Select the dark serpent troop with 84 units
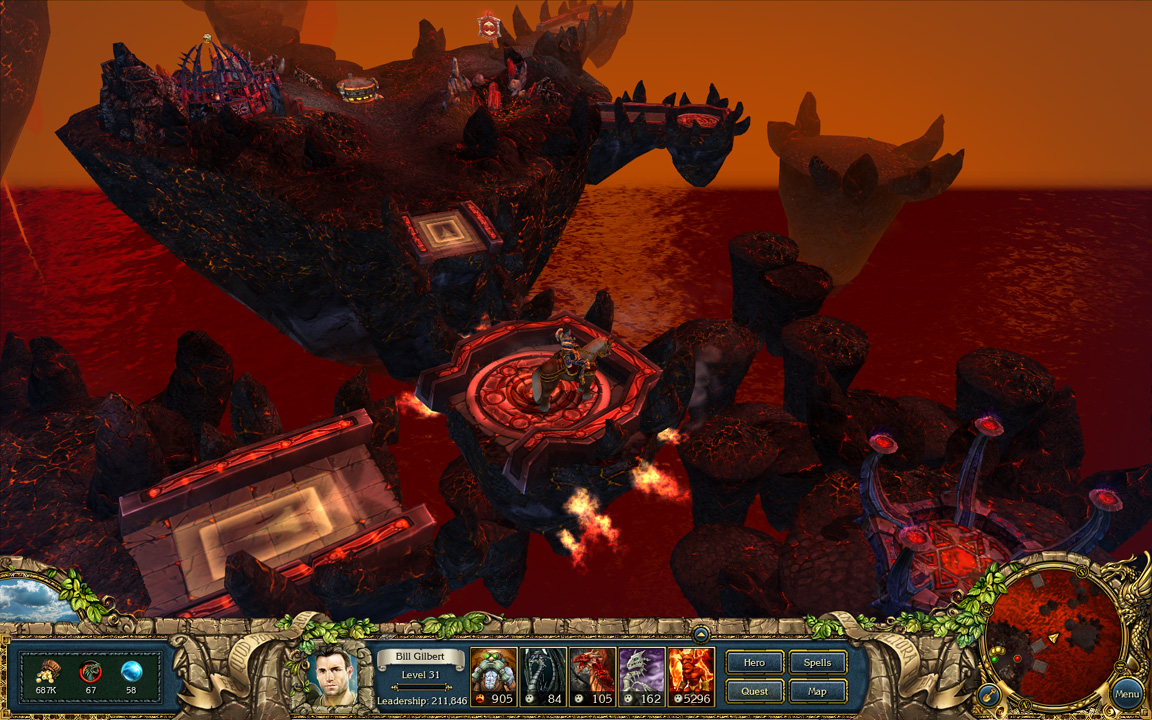1152x720 pixels. pyautogui.click(x=543, y=677)
